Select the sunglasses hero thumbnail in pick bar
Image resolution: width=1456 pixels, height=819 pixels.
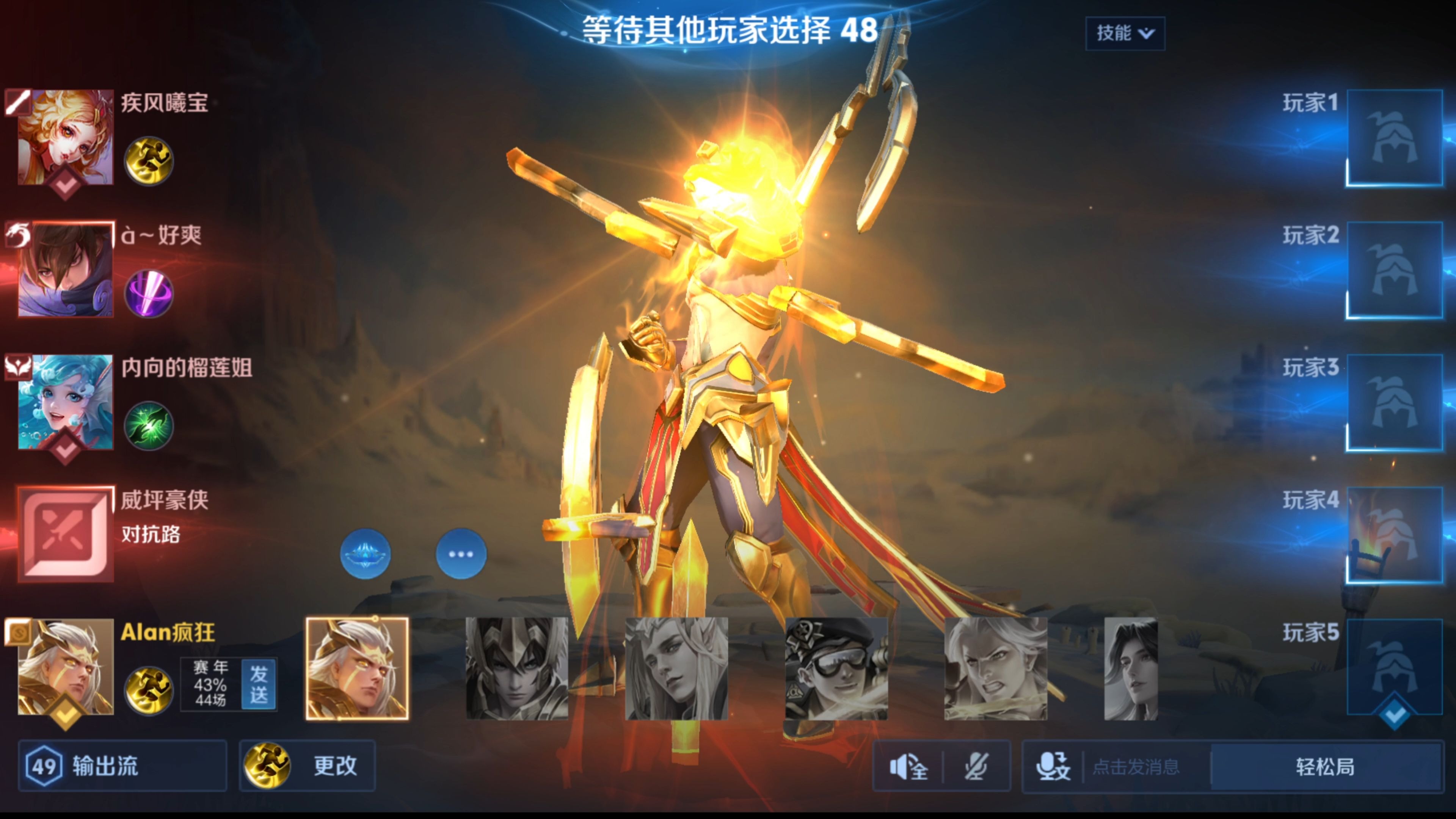838,667
